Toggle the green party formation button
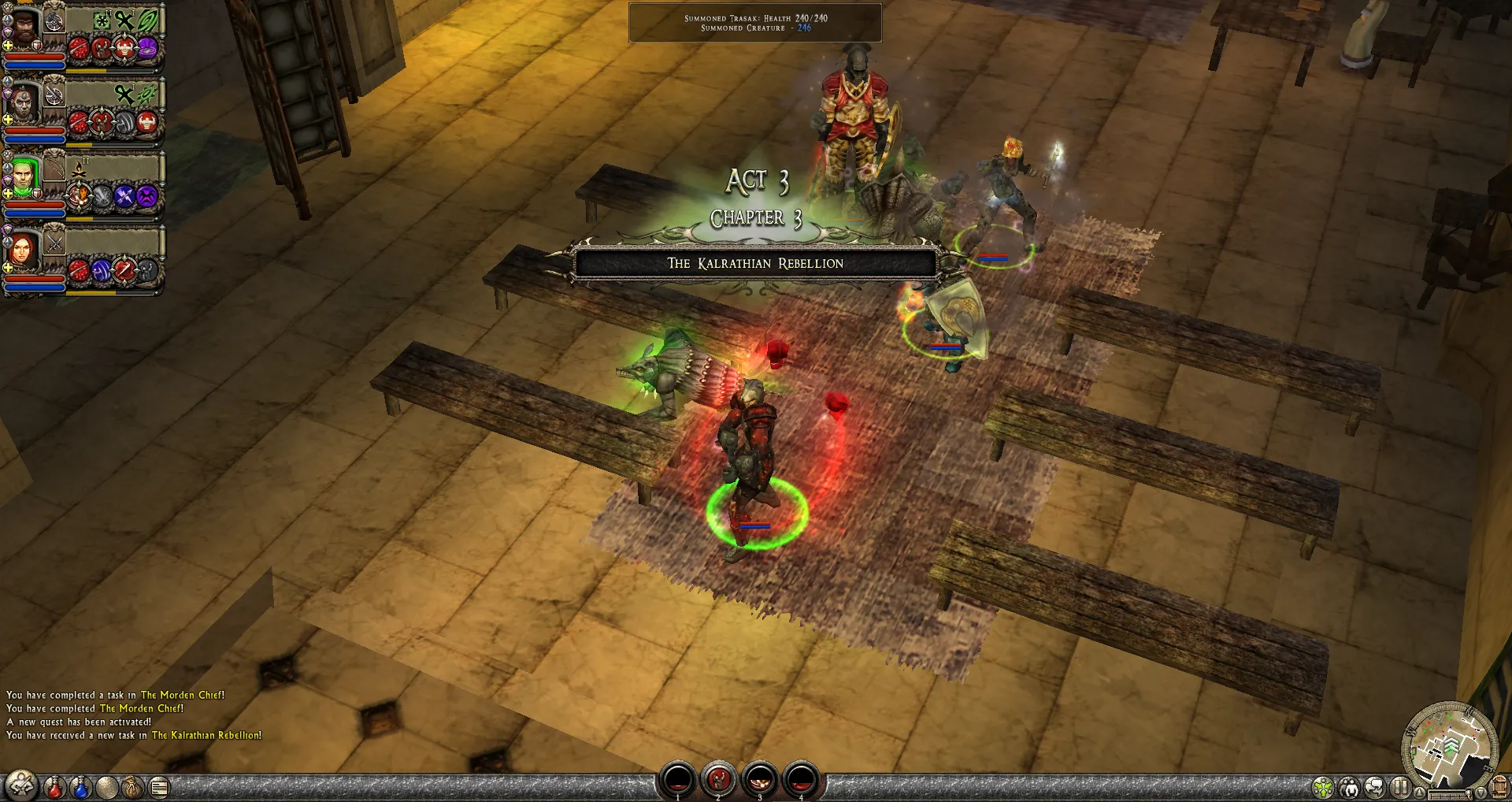Image resolution: width=1512 pixels, height=802 pixels. click(x=1323, y=787)
